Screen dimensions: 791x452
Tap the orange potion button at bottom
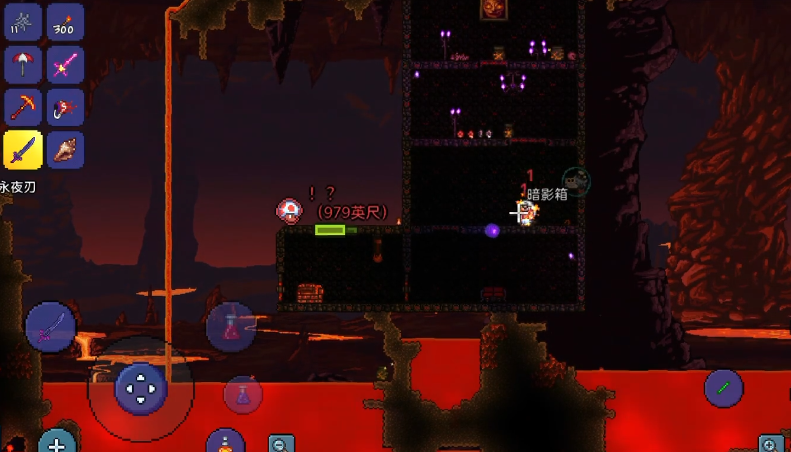tap(226, 442)
